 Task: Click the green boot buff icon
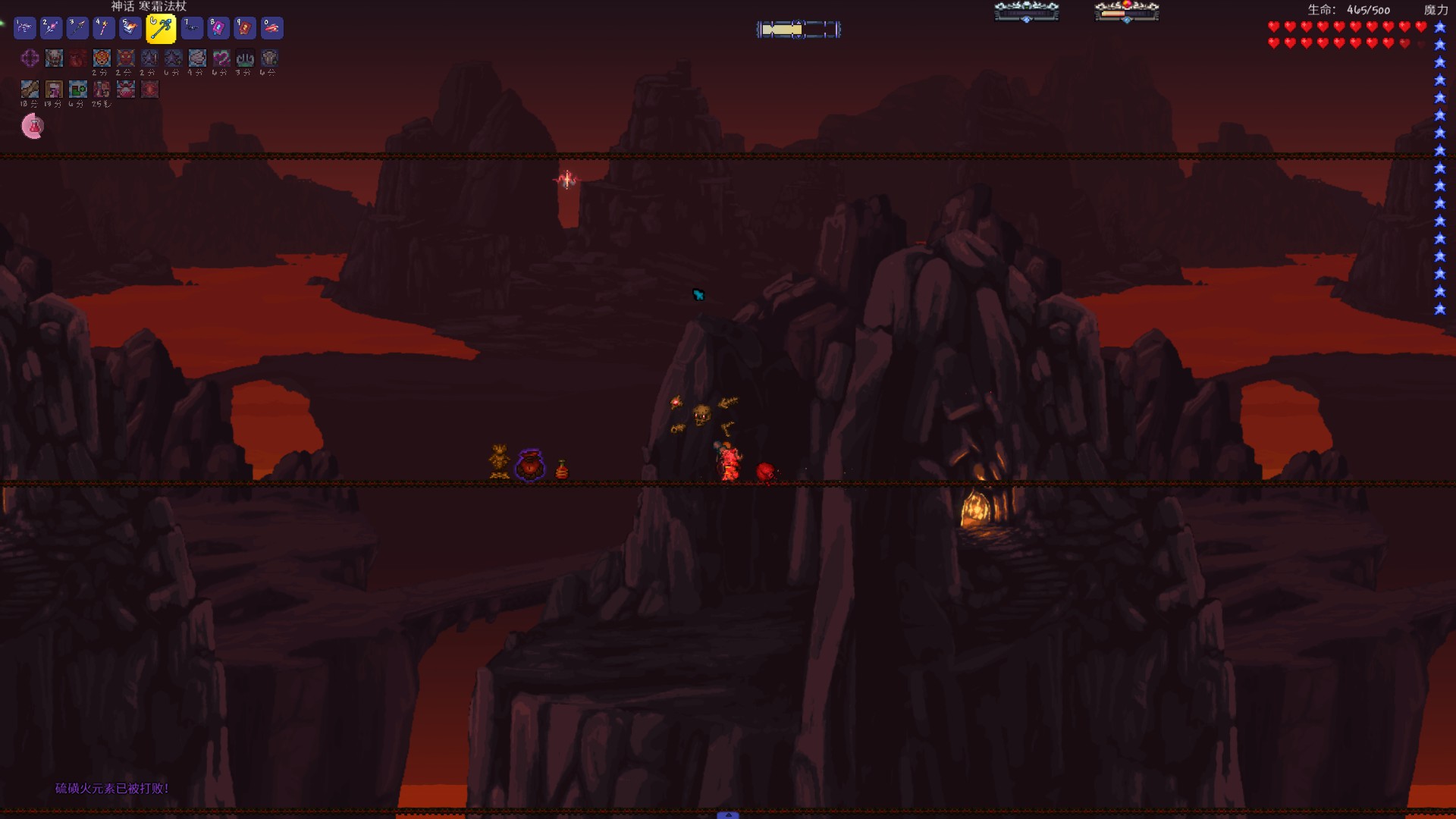coord(77,89)
